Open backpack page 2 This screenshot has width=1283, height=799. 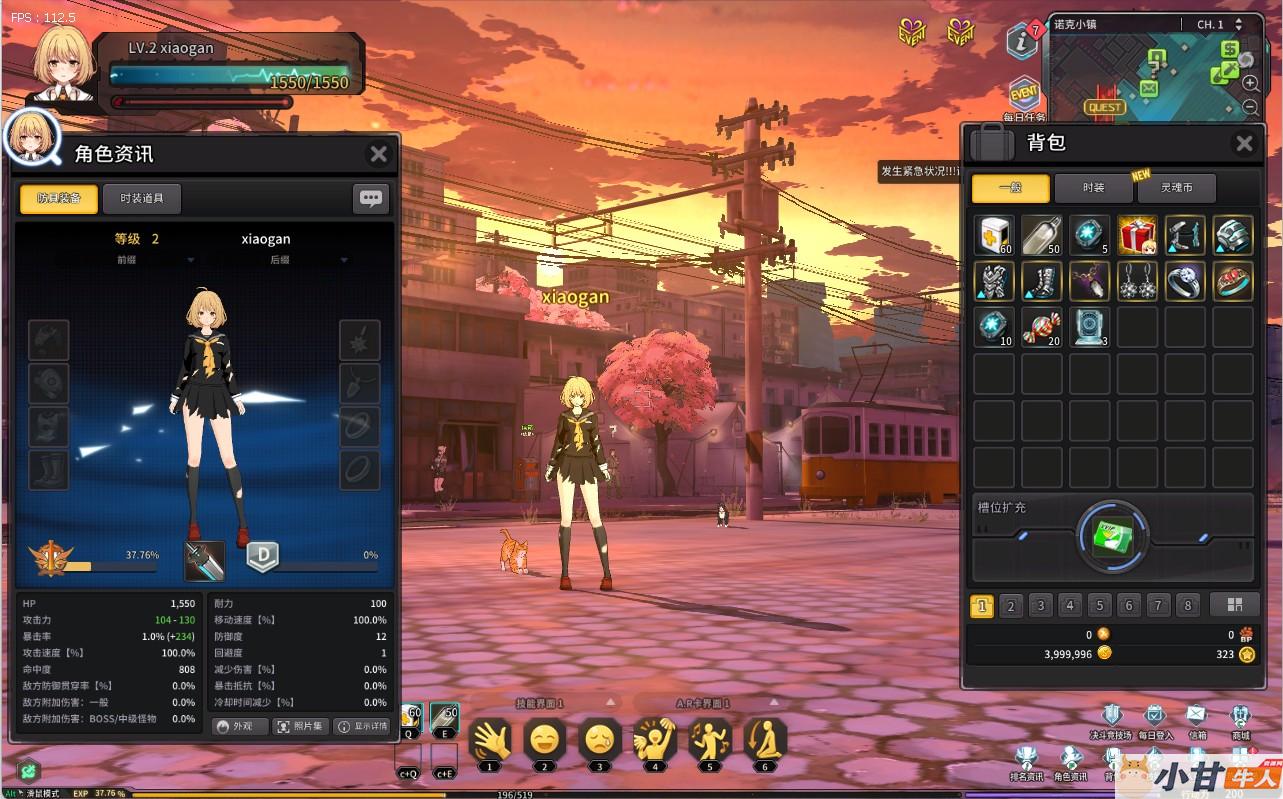(x=1011, y=605)
